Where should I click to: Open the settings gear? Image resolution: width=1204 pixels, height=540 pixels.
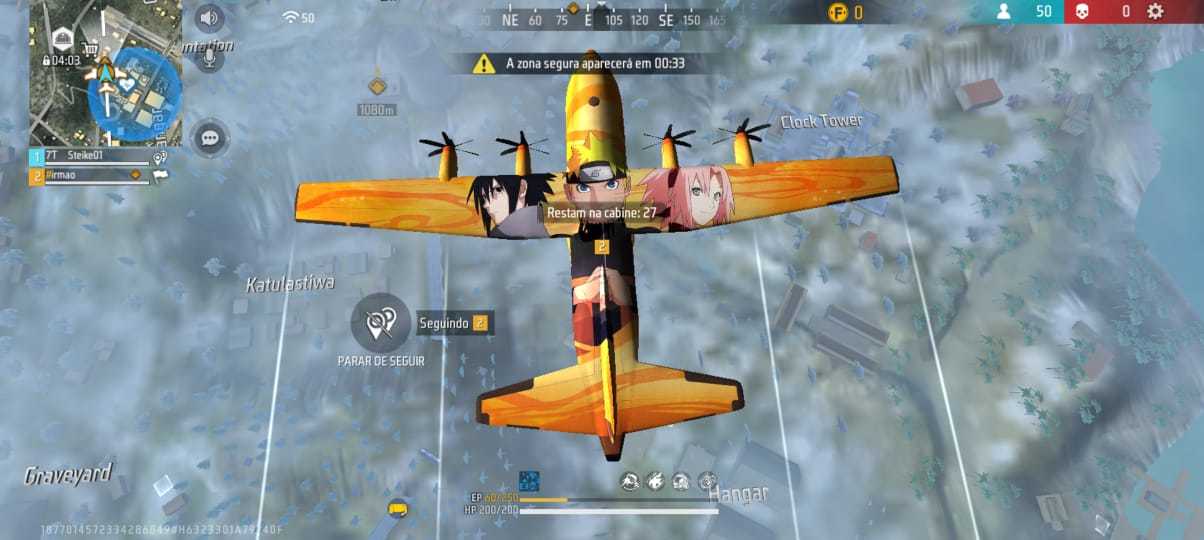(x=1156, y=12)
